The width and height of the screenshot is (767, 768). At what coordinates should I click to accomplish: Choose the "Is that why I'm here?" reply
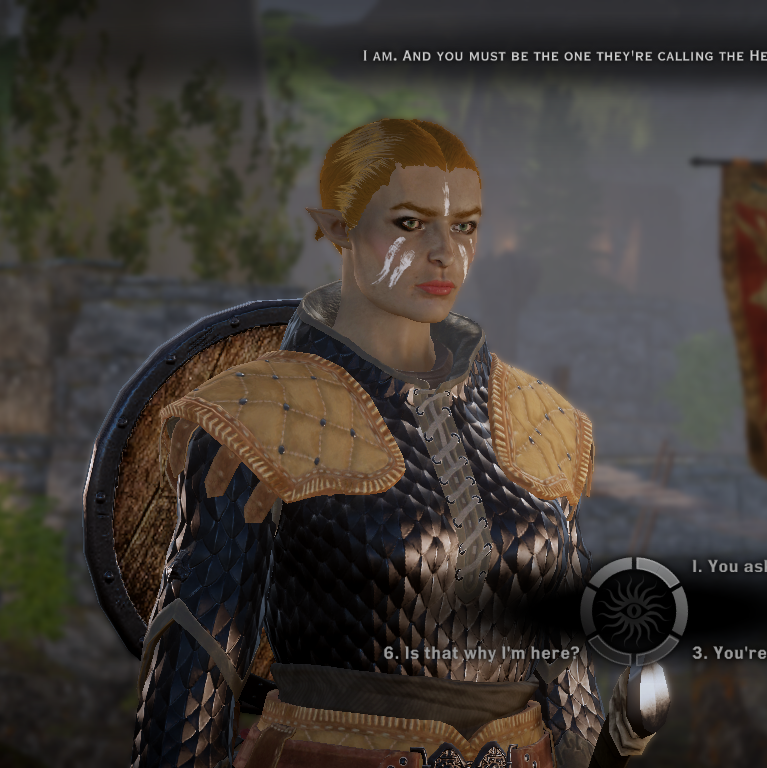(x=481, y=653)
